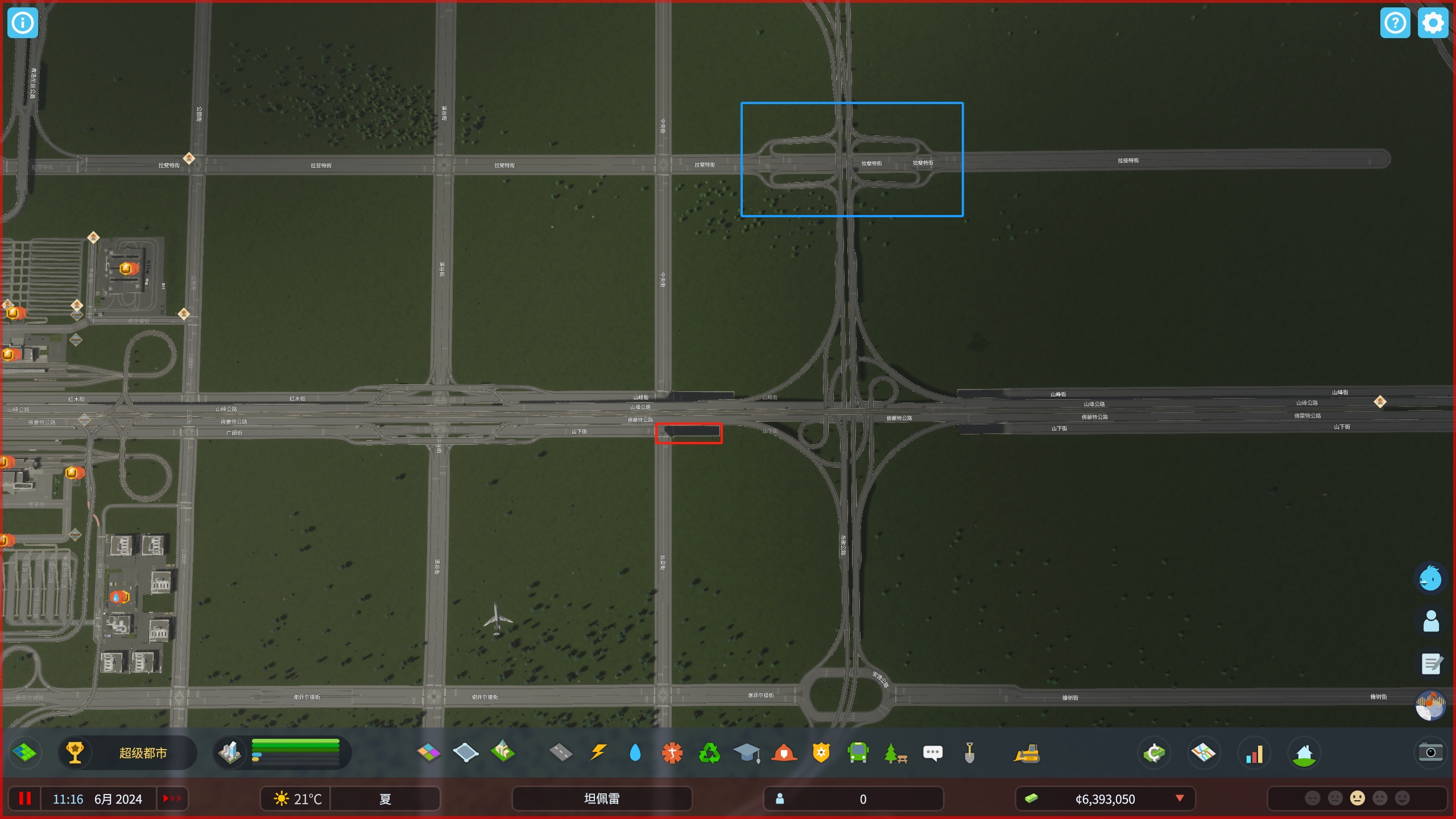
Task: Open the Roads construction menu
Action: click(x=561, y=752)
